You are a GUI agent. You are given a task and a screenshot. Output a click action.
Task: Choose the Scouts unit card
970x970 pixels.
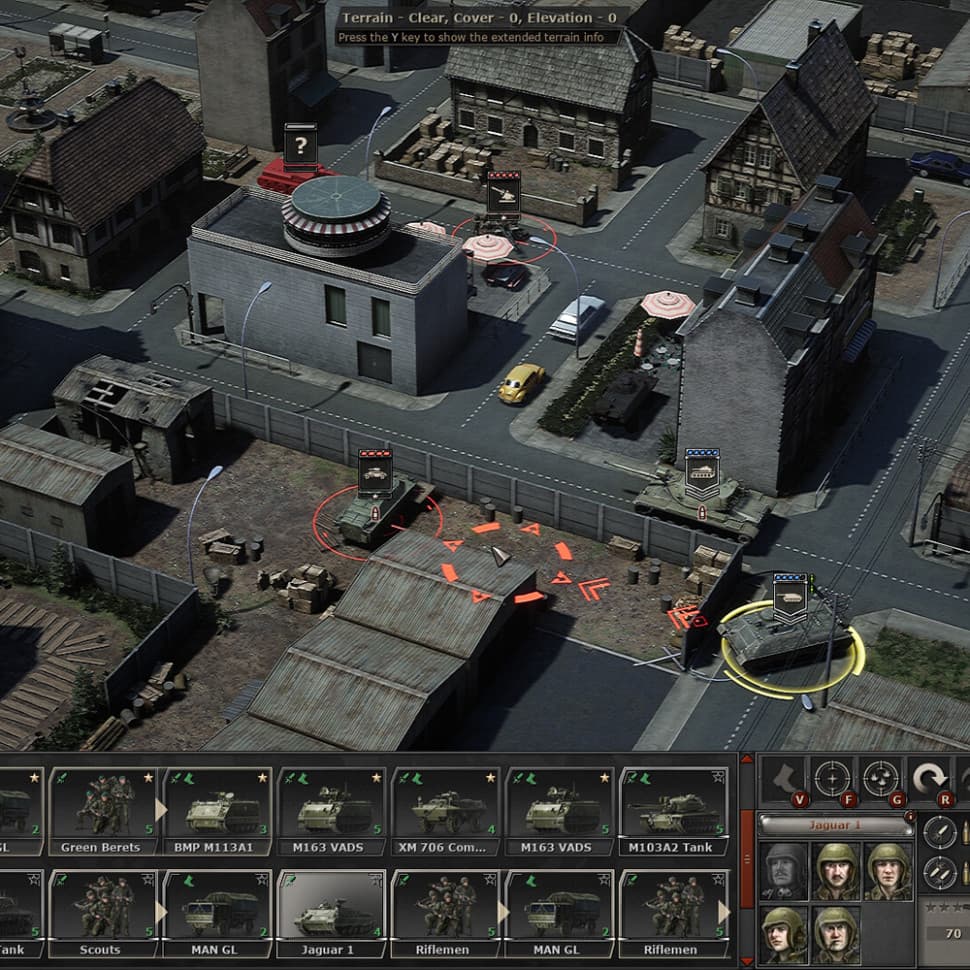(99, 912)
